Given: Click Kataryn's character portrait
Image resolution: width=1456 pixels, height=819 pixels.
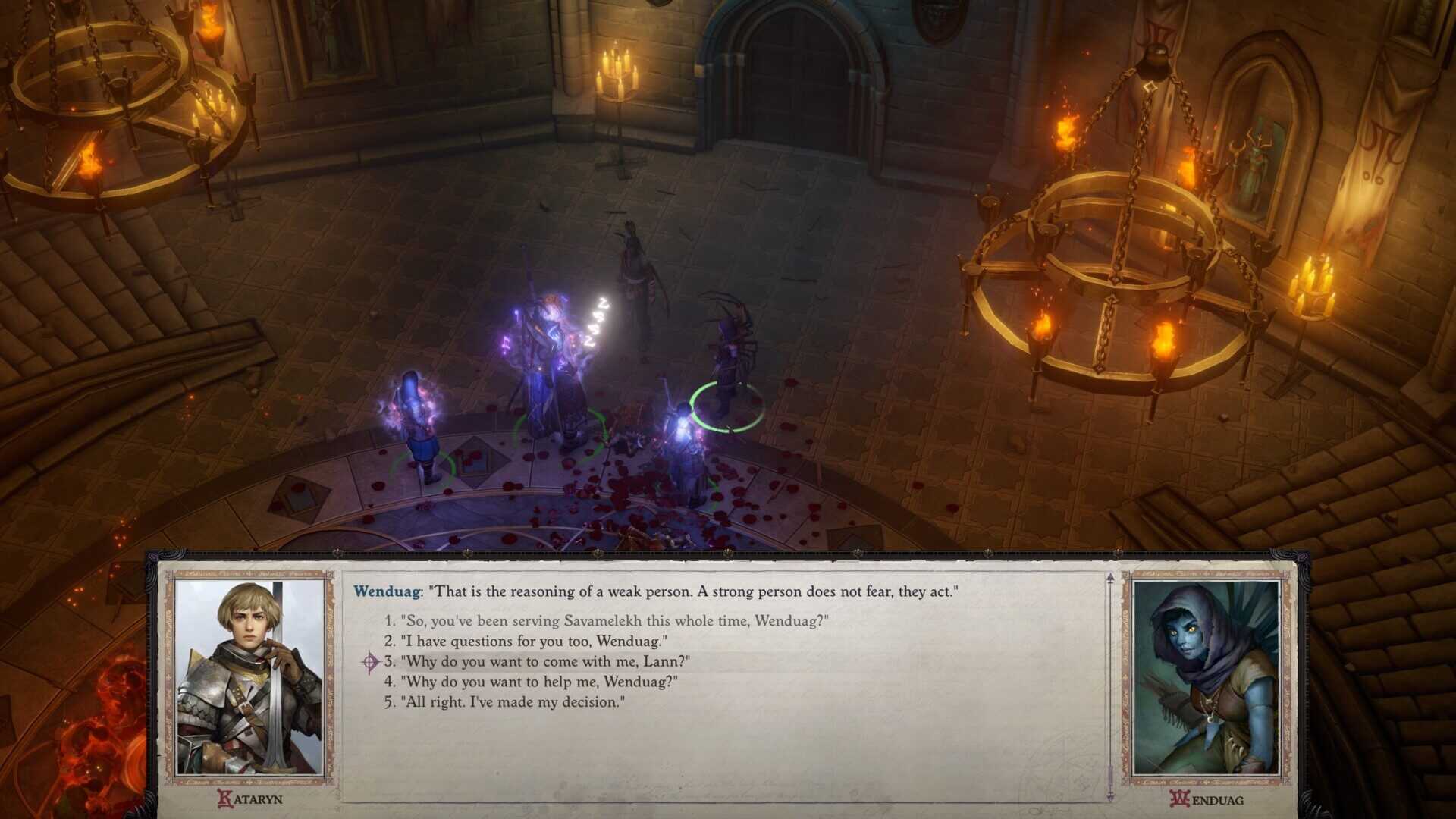Looking at the screenshot, I should pyautogui.click(x=249, y=678).
